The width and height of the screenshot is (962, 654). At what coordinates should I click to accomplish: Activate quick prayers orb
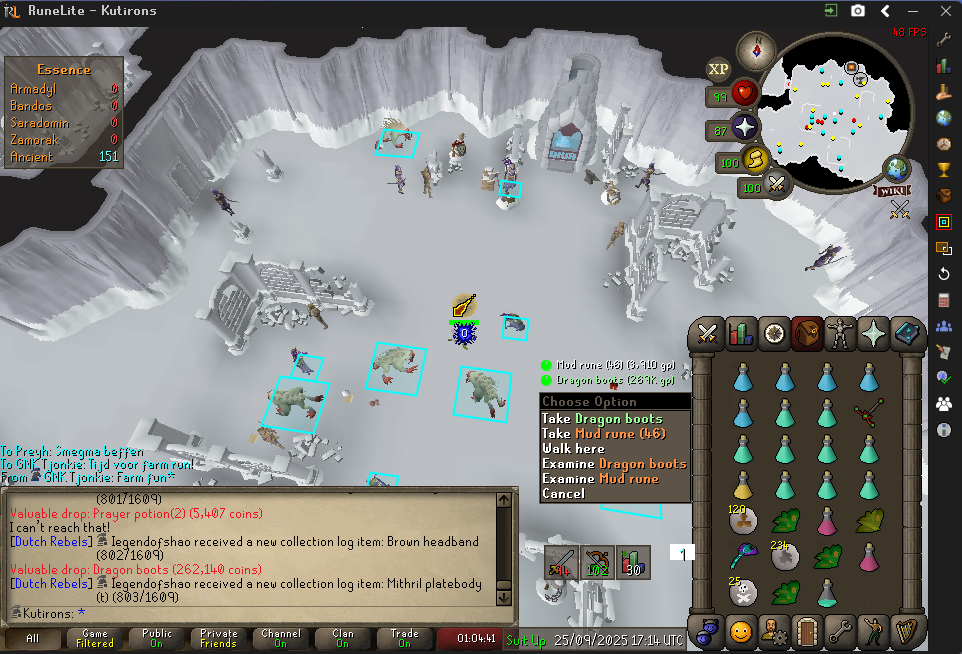745,129
